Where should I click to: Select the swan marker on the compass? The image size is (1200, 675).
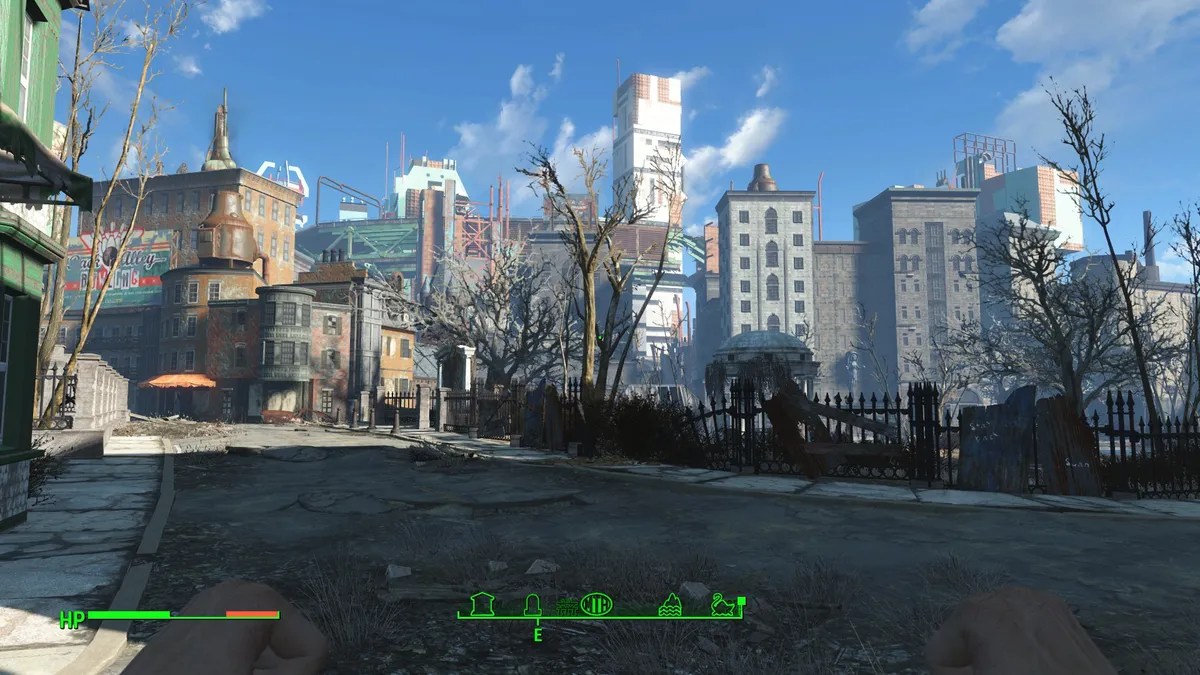click(x=721, y=604)
